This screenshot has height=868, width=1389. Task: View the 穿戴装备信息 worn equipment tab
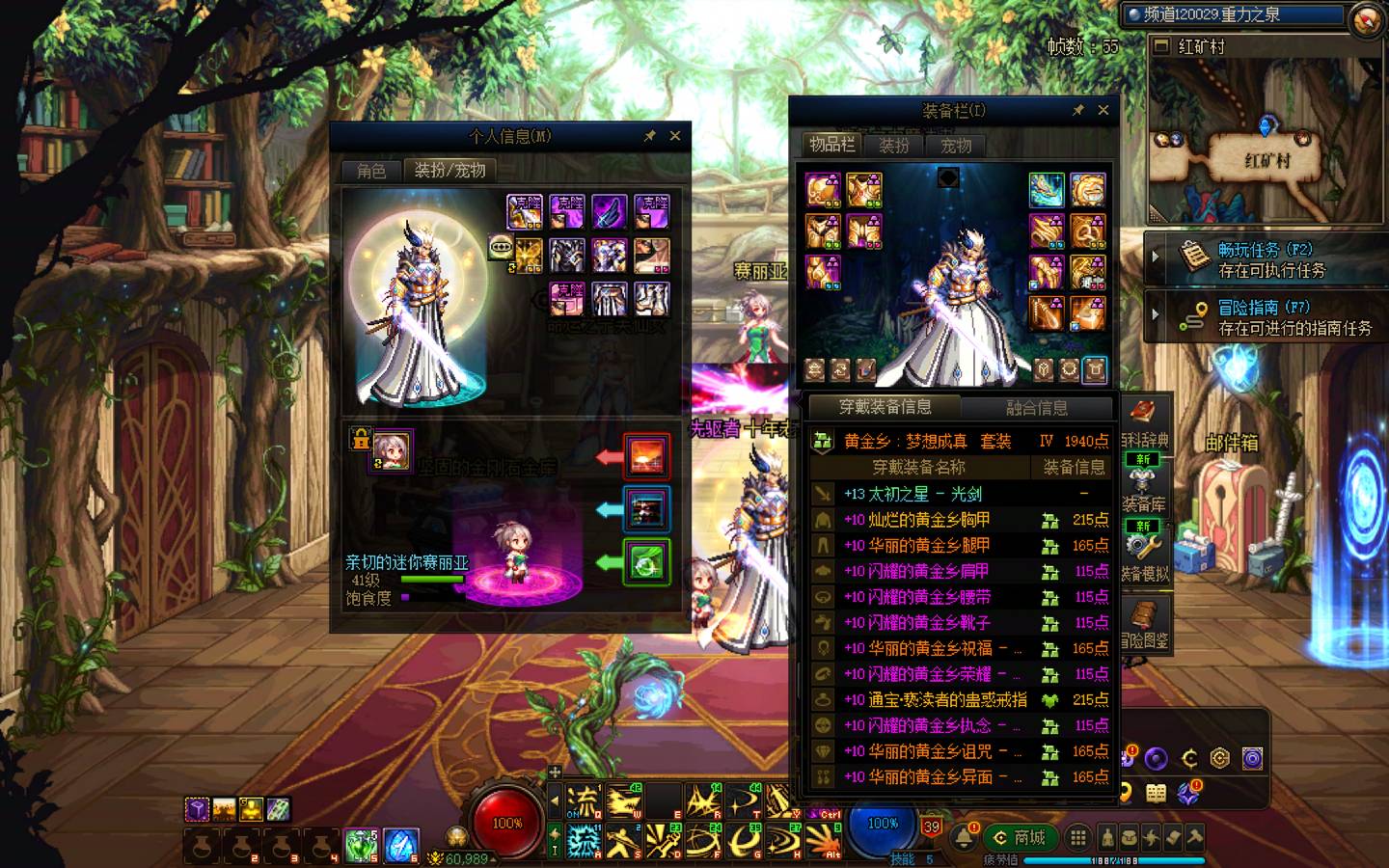885,407
